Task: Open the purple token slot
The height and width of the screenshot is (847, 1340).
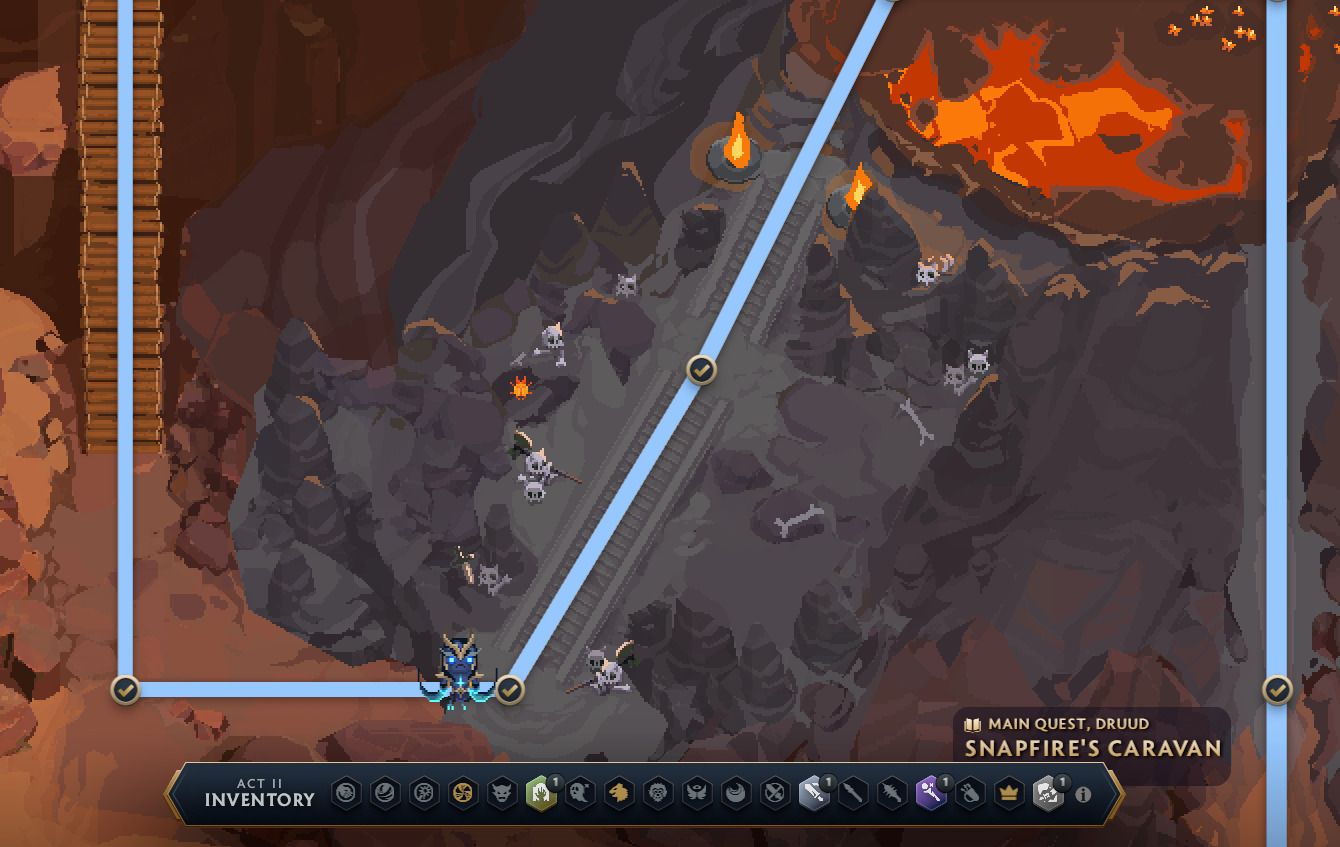Action: coord(931,795)
